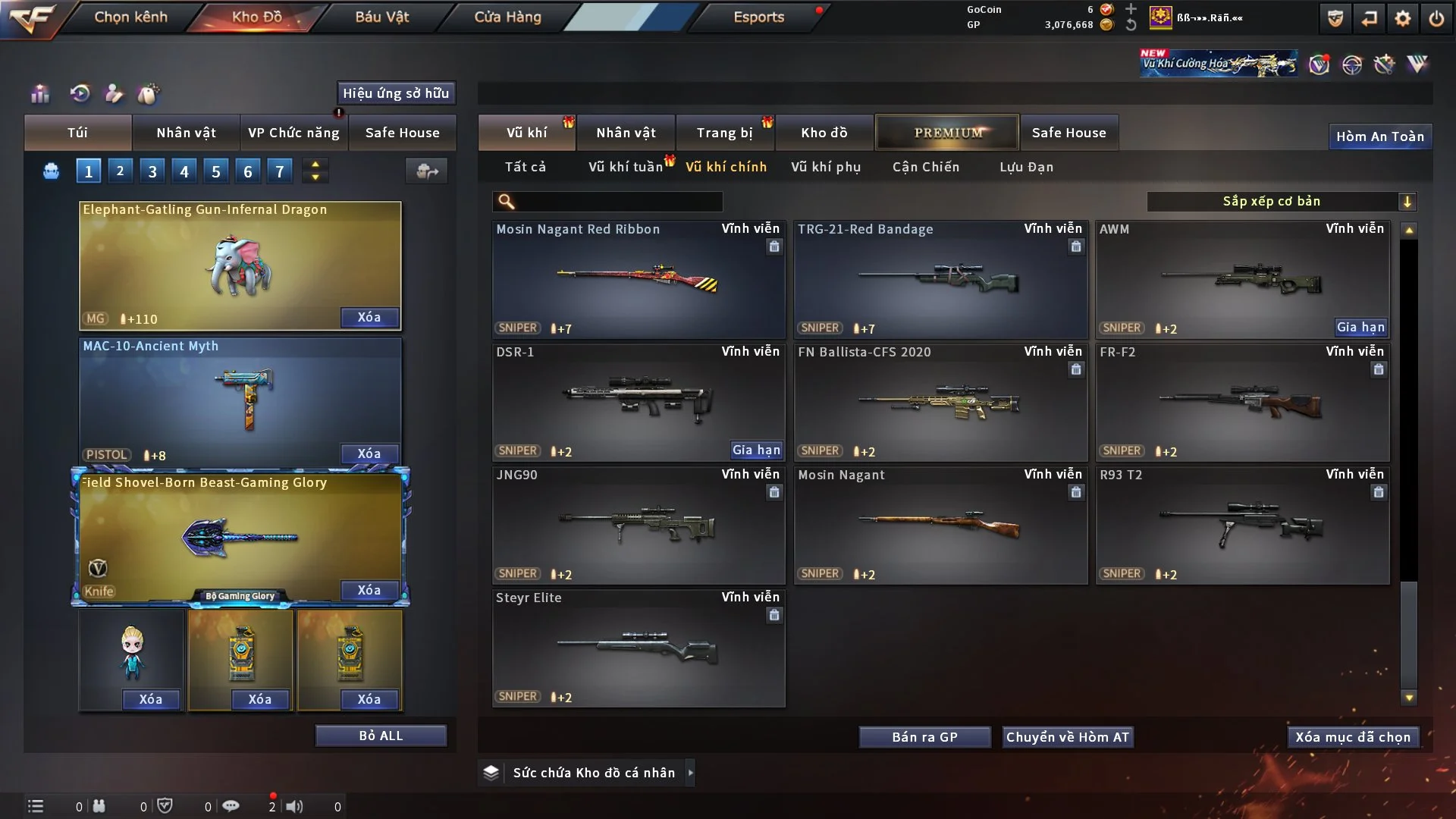
Task: Go to the Chọn kênh channel menu
Action: 130,17
